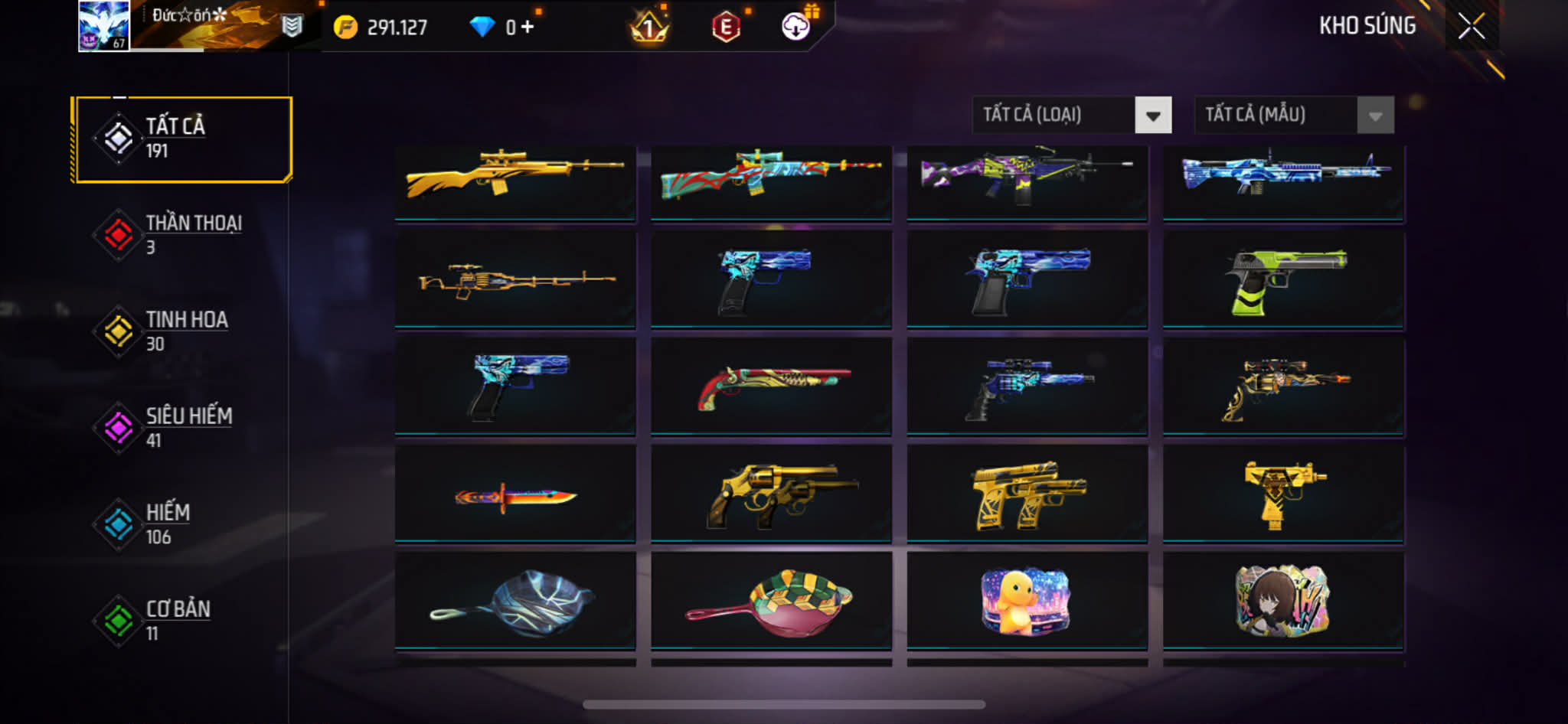The image size is (1568, 724).
Task: Click the cloud download gift icon
Action: pos(796,28)
